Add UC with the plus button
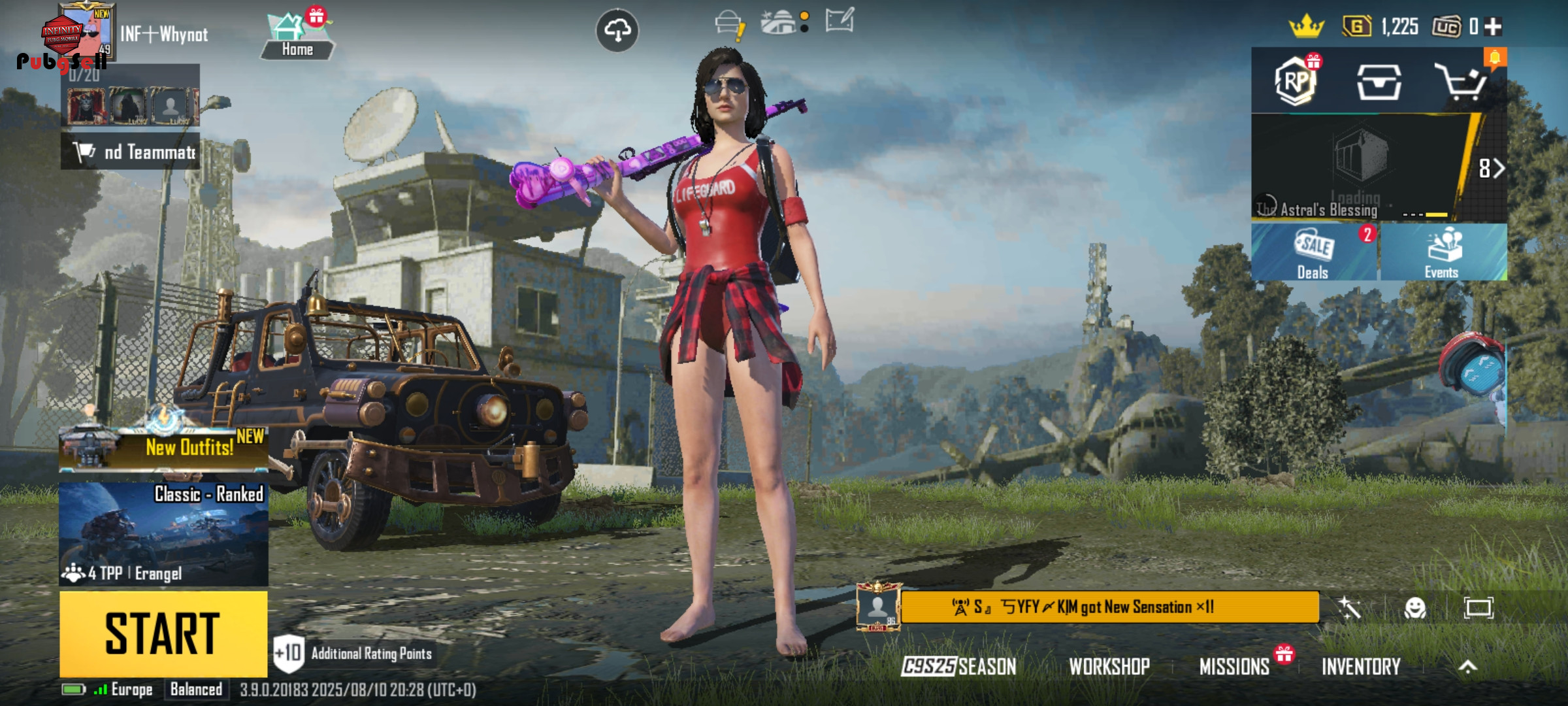This screenshot has width=1568, height=706. pos(1493,27)
